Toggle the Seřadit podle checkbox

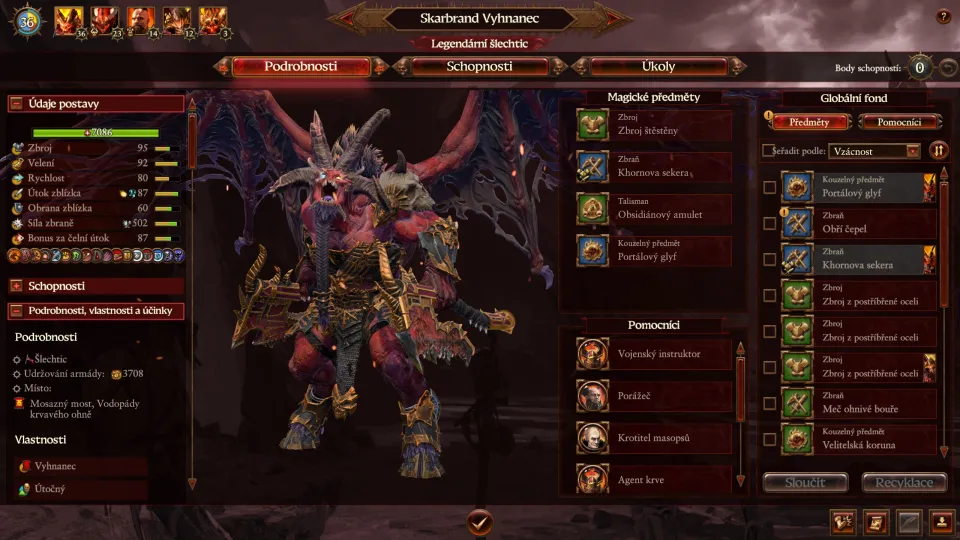[x=768, y=151]
